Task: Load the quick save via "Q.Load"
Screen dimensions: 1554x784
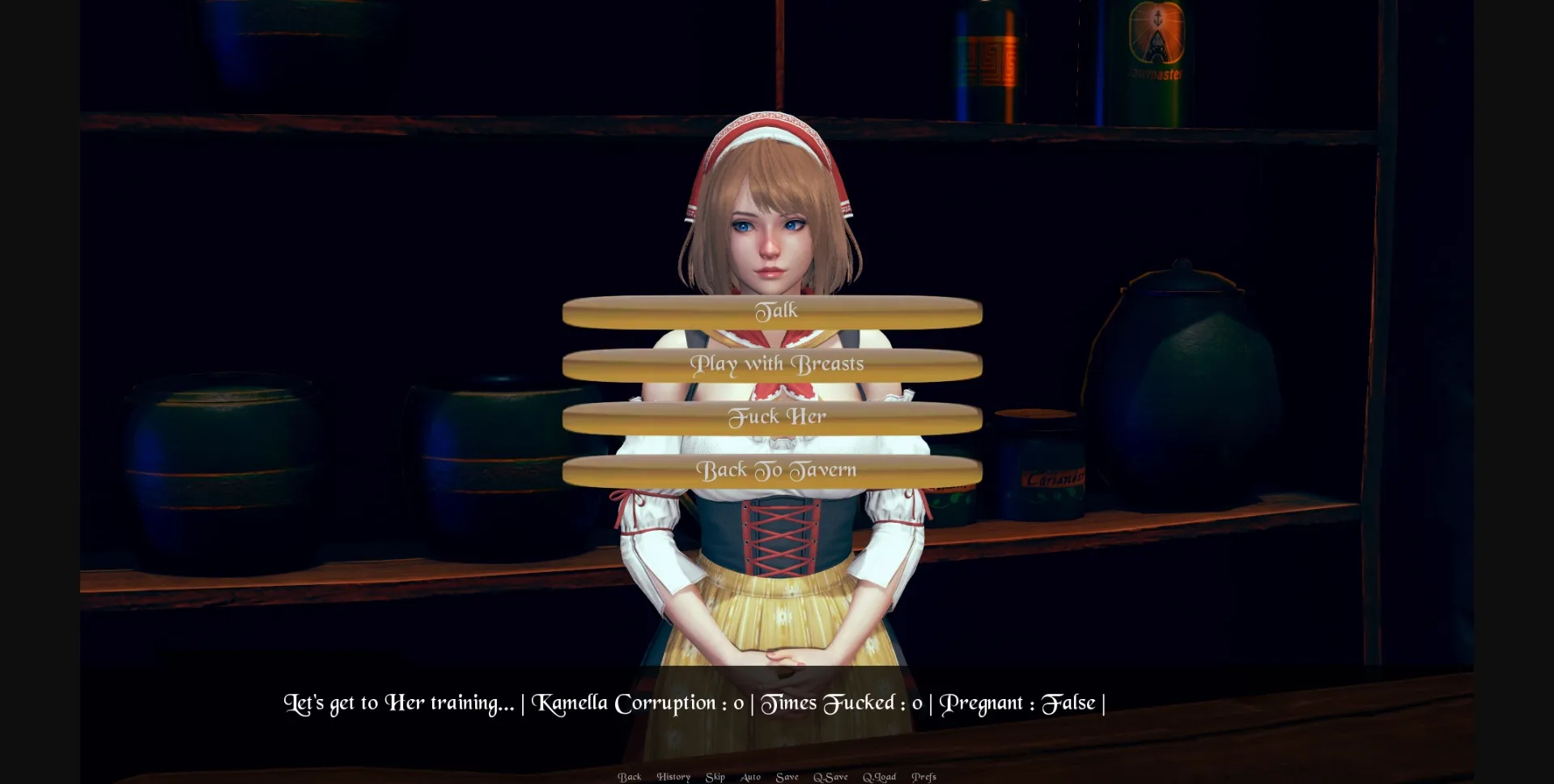Action: [881, 776]
